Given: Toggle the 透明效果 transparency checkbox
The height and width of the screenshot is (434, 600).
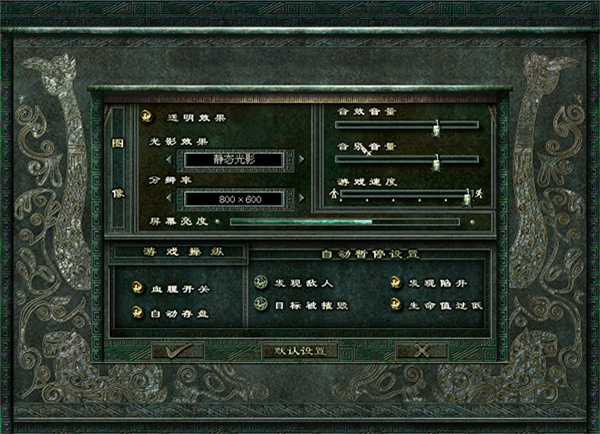Looking at the screenshot, I should tap(147, 117).
